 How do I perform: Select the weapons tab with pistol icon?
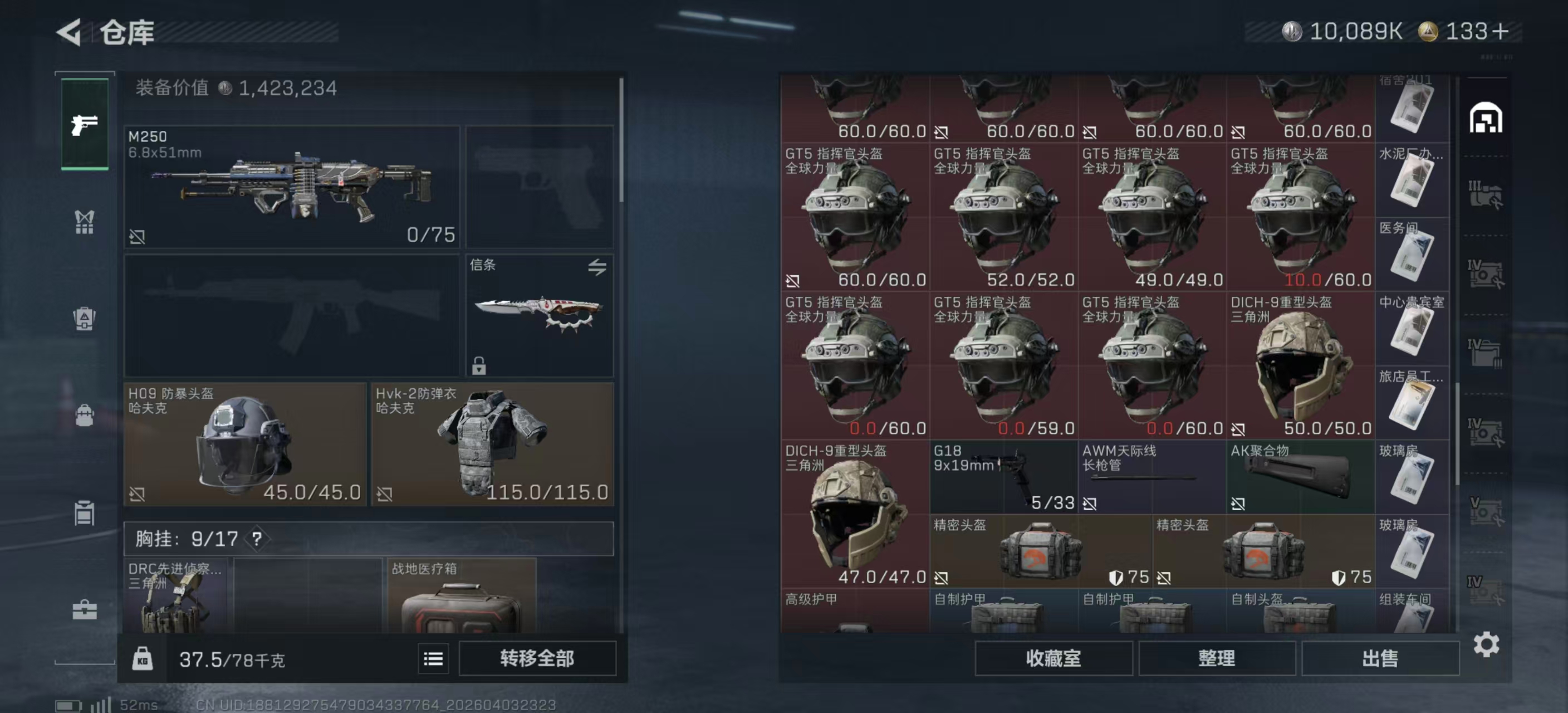coord(85,125)
